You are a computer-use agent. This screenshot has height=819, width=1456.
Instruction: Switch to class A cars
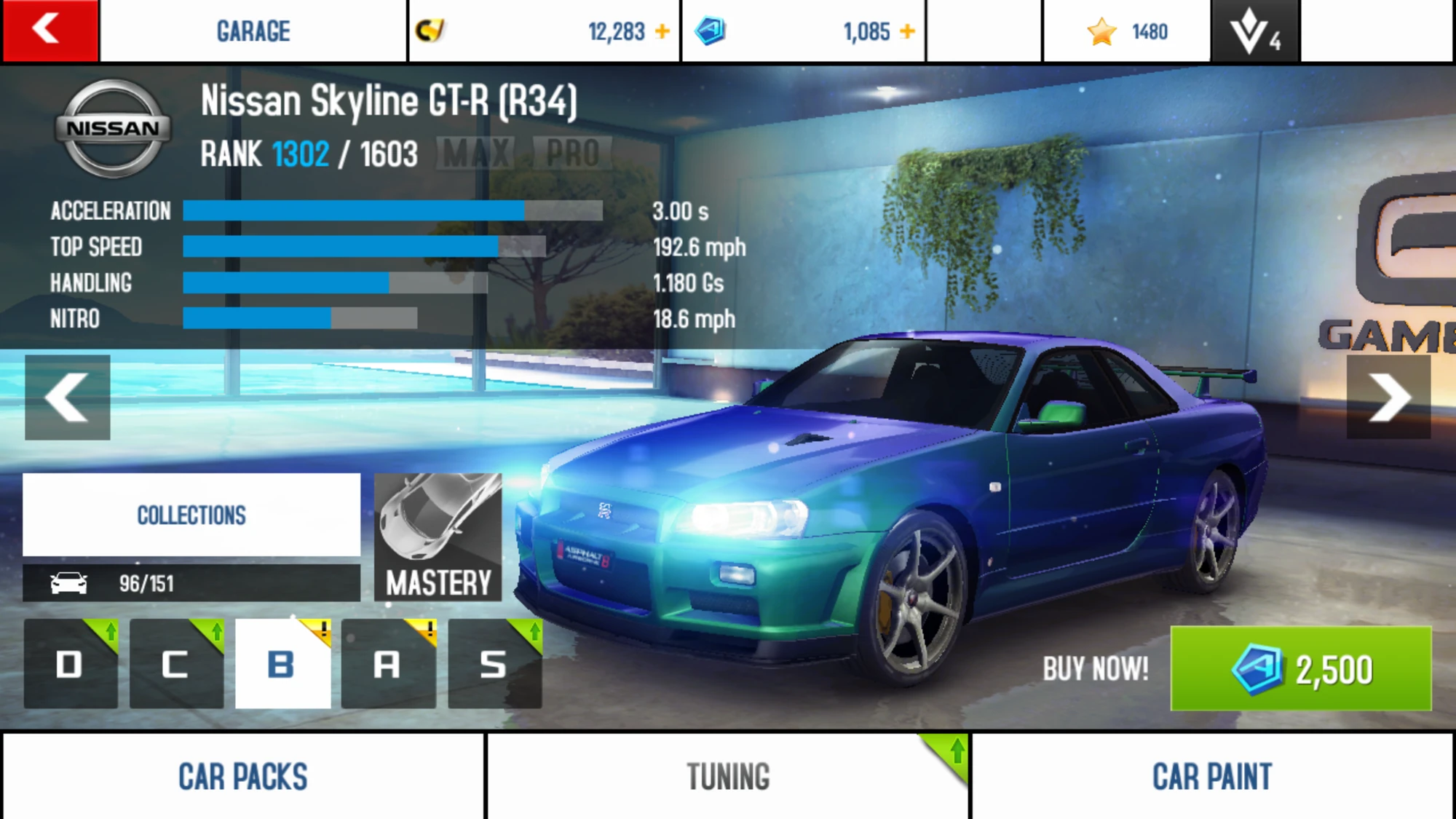[388, 664]
